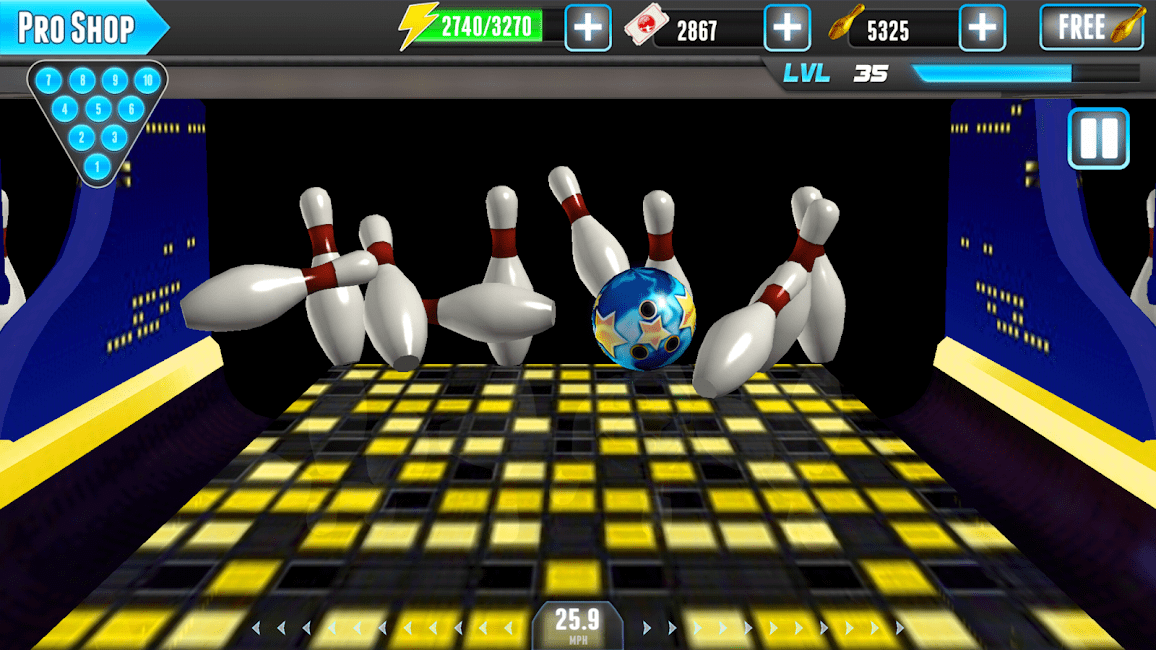Add gold pins with the plus button
The height and width of the screenshot is (650, 1156).
coord(982,28)
